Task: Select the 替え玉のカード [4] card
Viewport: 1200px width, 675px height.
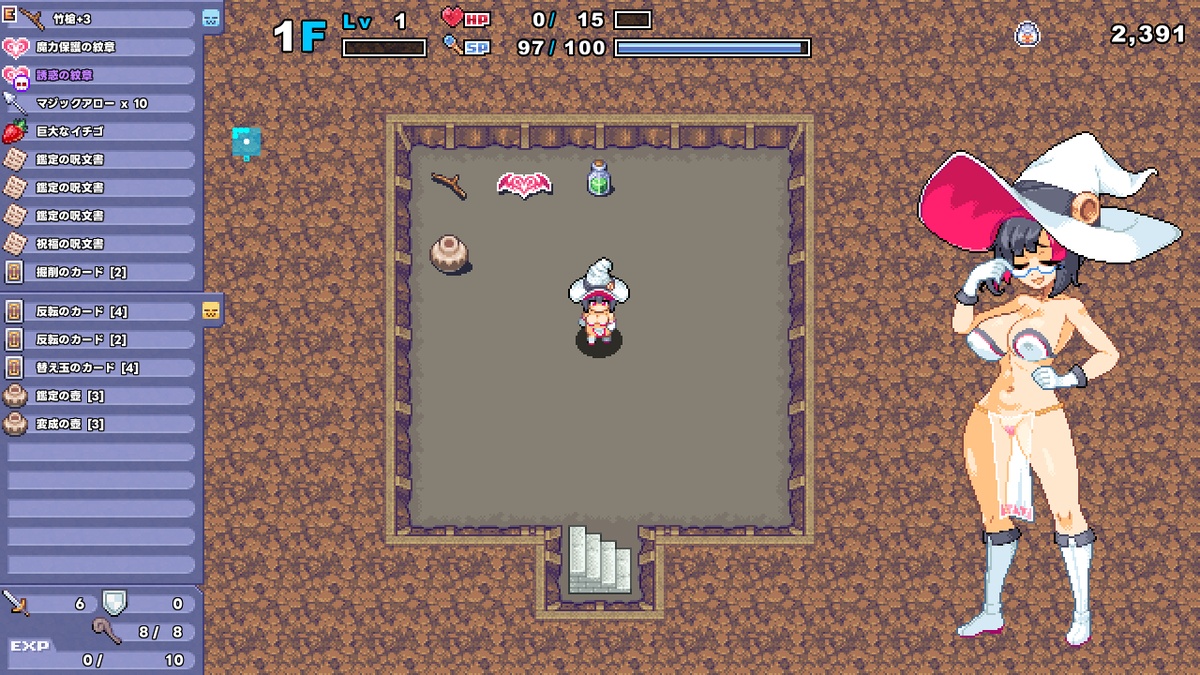Action: coord(100,367)
